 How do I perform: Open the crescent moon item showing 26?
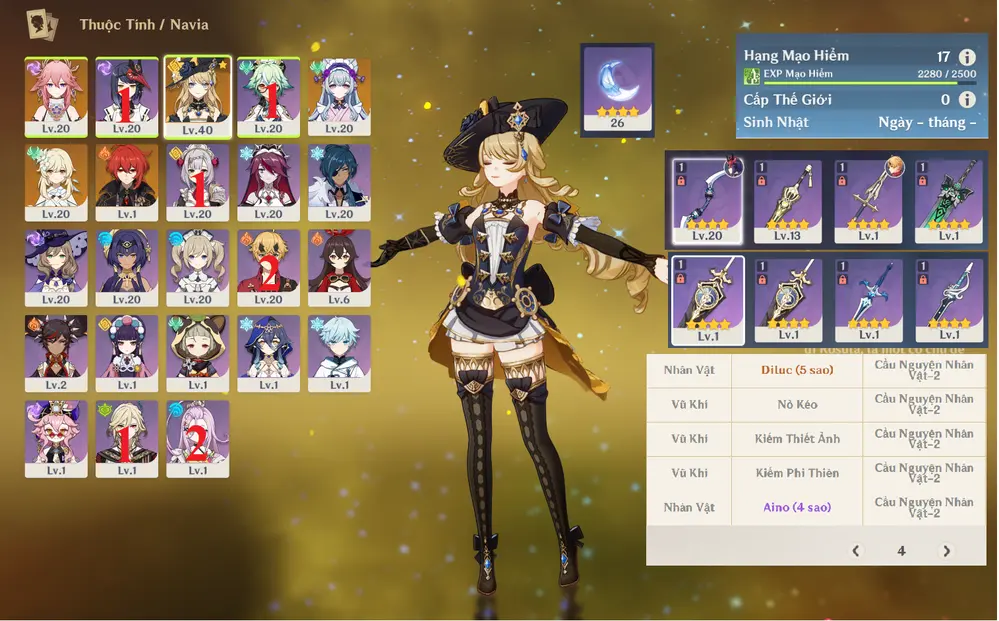tap(617, 89)
